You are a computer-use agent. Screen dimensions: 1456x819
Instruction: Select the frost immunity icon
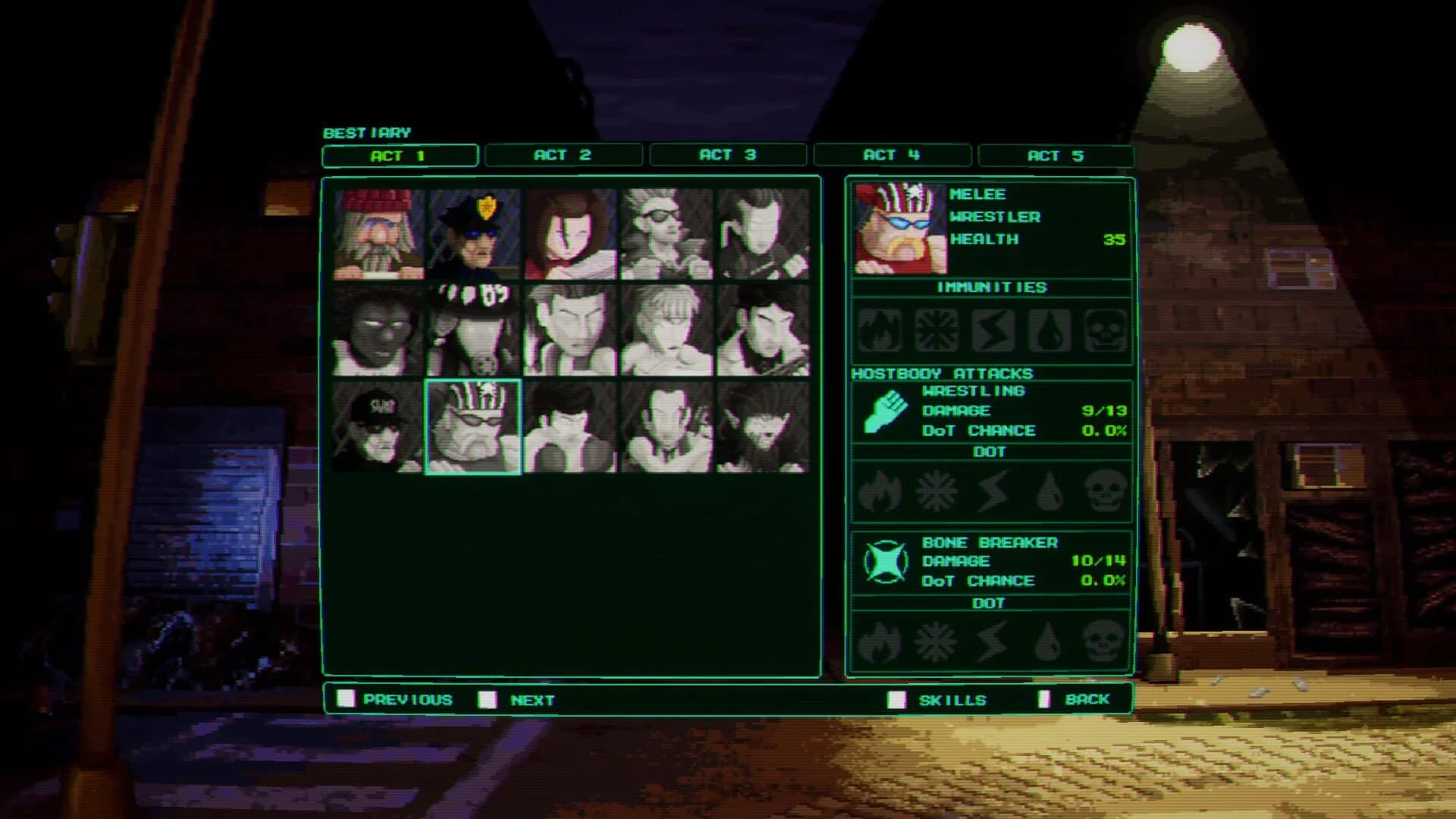tap(936, 330)
